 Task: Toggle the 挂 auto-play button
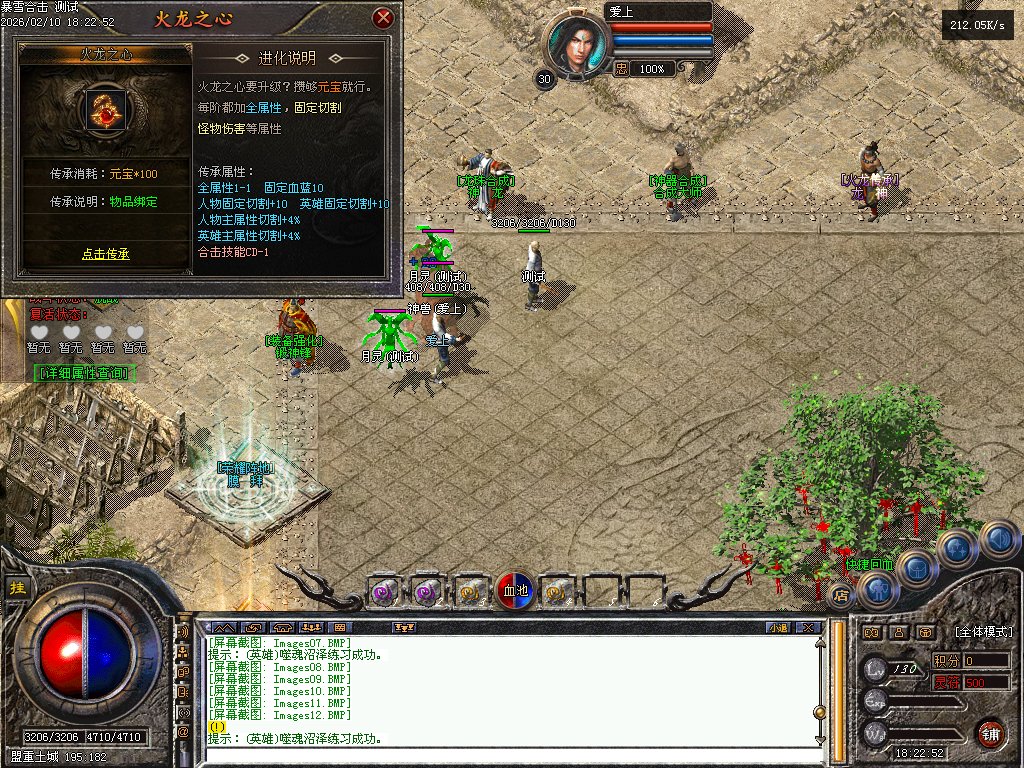[17, 588]
